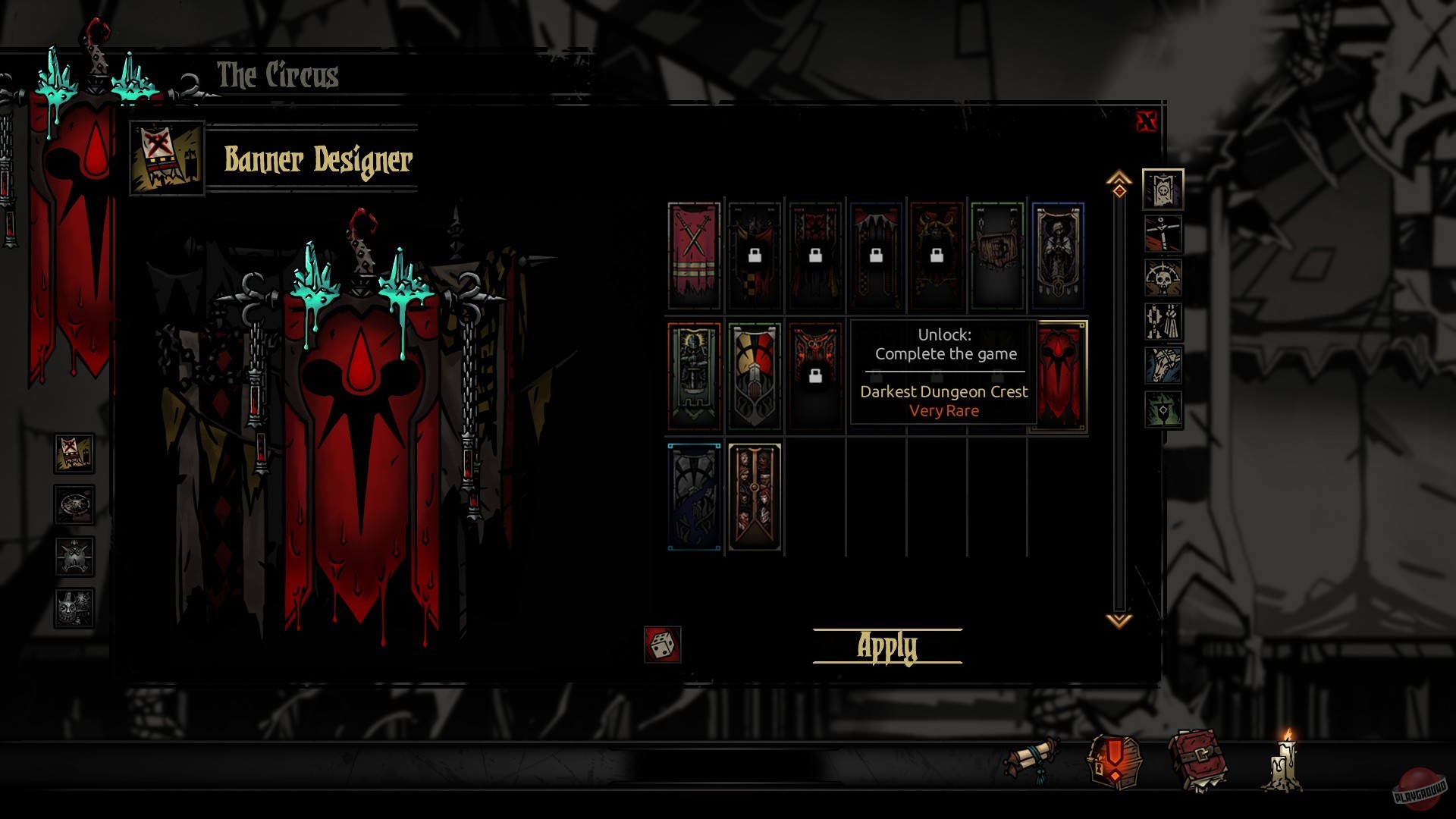Switch to the skull with halo category
Screen dimensions: 1456x819
pyautogui.click(x=1163, y=278)
